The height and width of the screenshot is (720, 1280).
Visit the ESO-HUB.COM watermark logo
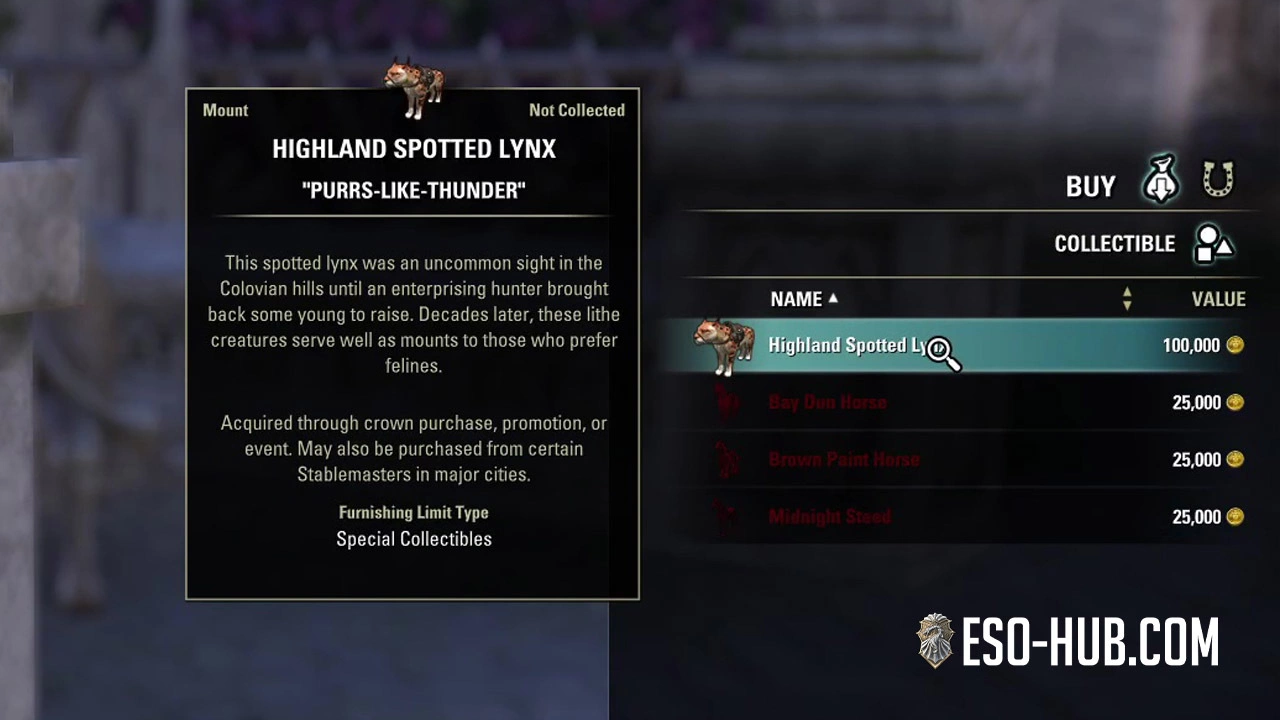click(x=1067, y=641)
